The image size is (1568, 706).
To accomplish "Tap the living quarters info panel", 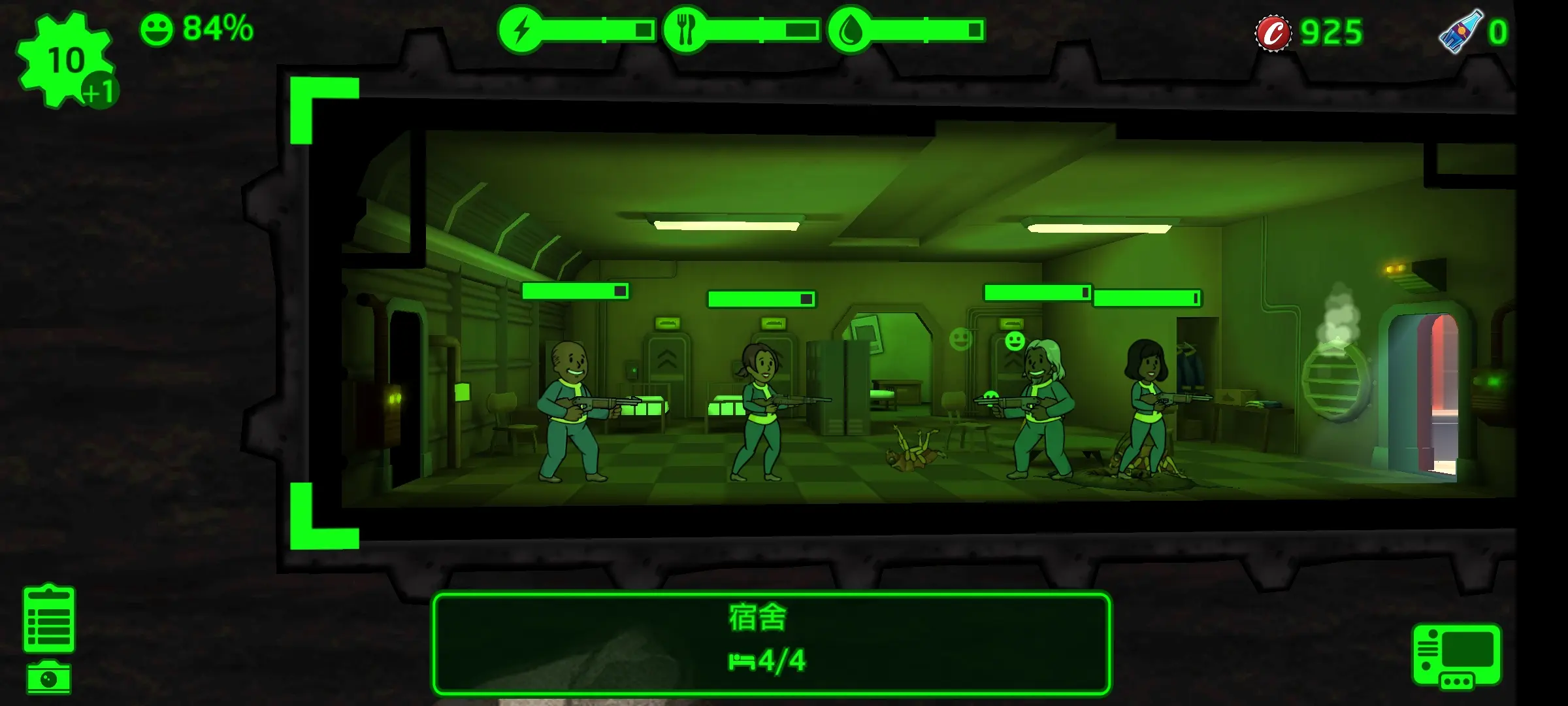I will tap(771, 643).
